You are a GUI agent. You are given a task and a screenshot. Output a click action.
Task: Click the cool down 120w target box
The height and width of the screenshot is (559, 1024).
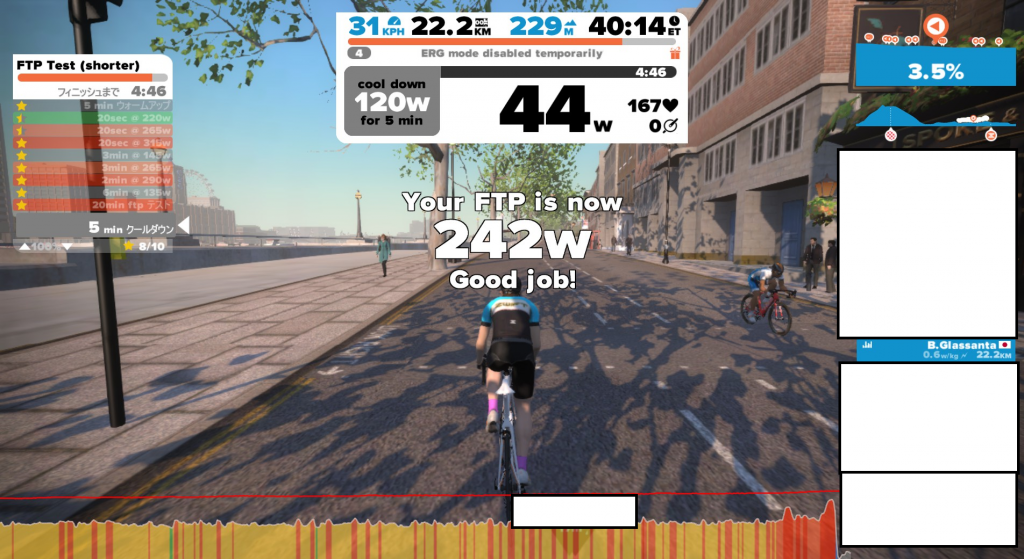click(391, 101)
